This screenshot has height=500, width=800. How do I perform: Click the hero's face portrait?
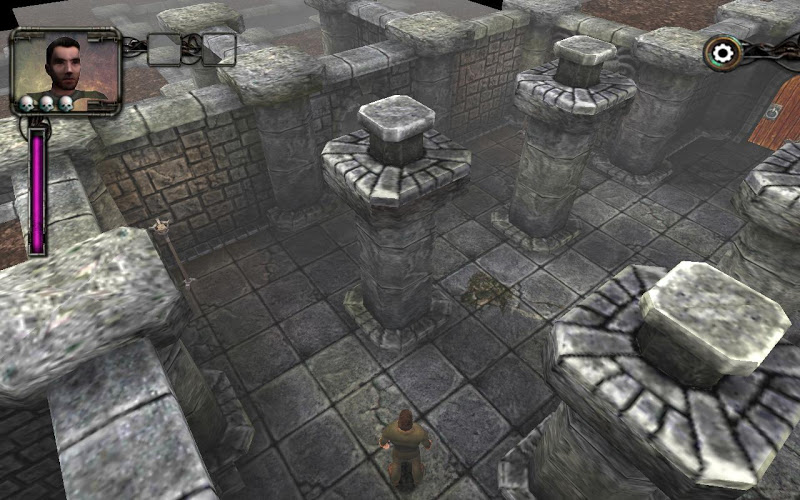tap(65, 66)
